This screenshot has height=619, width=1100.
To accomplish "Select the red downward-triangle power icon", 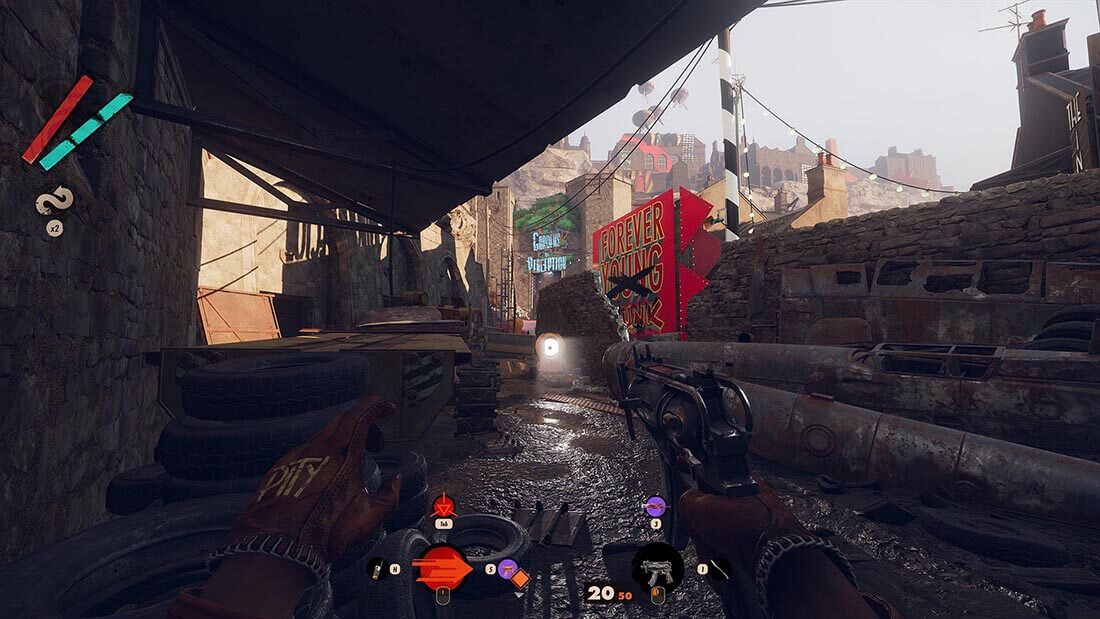I will [443, 506].
